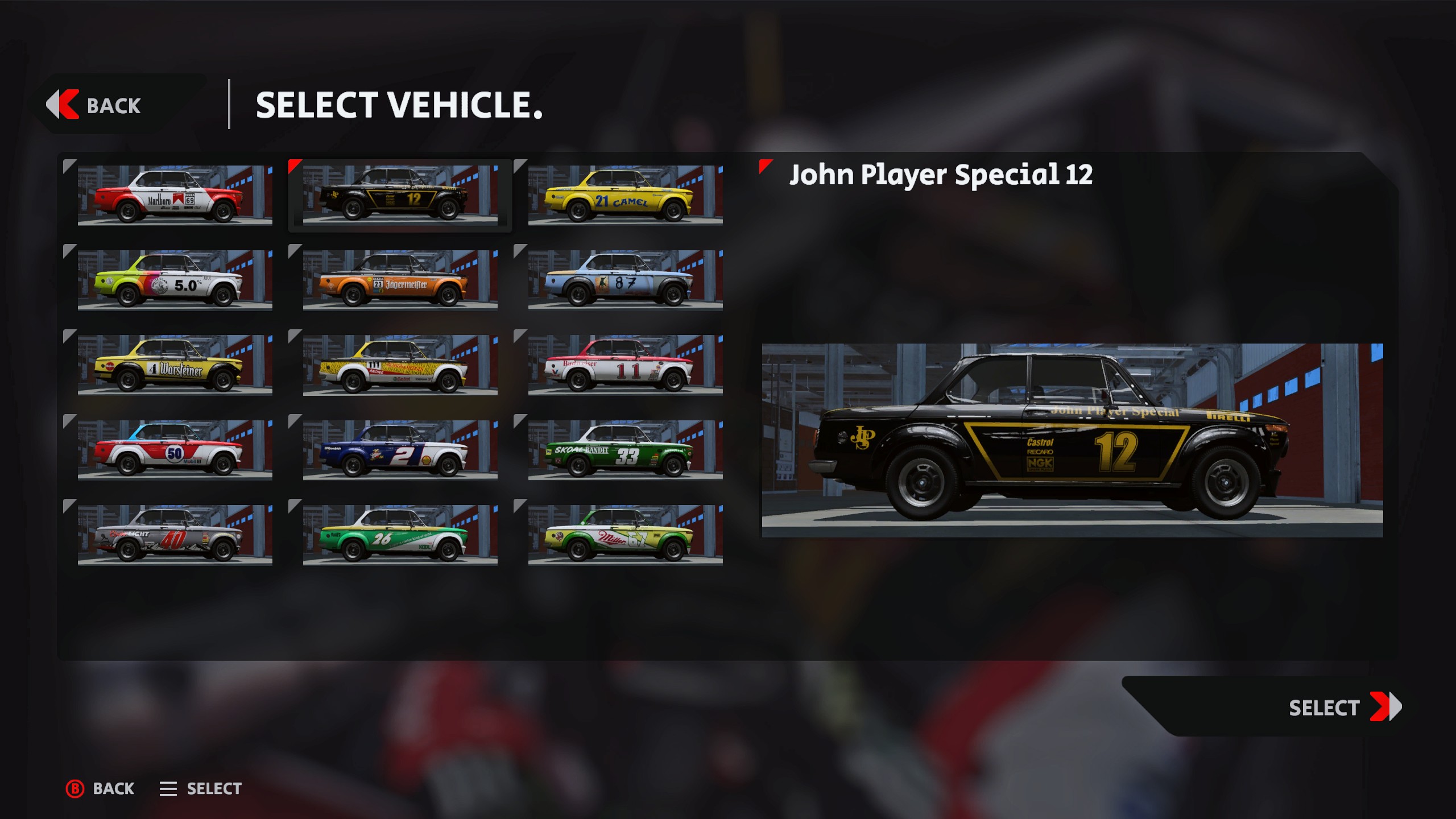The height and width of the screenshot is (819, 1456).
Task: Select the orange Jägermeister car
Action: [400, 280]
